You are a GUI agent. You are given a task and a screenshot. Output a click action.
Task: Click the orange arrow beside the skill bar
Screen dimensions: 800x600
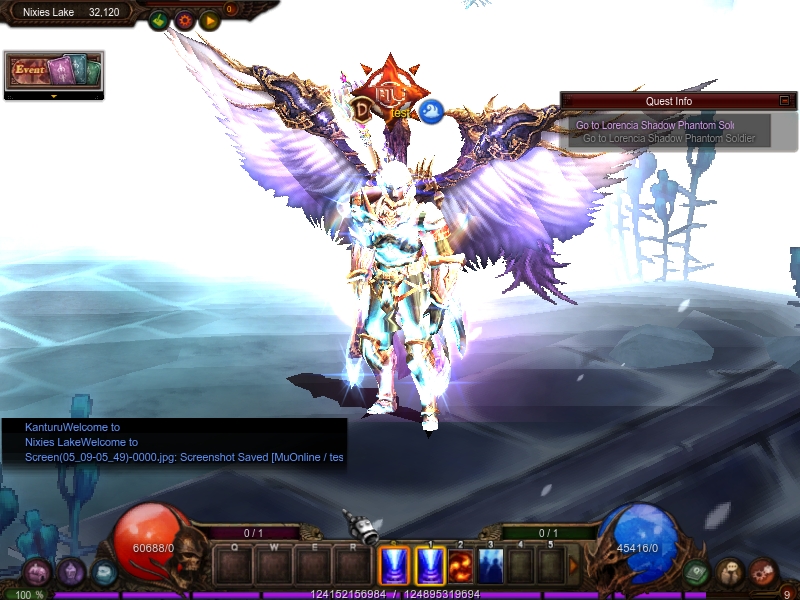pos(573,566)
